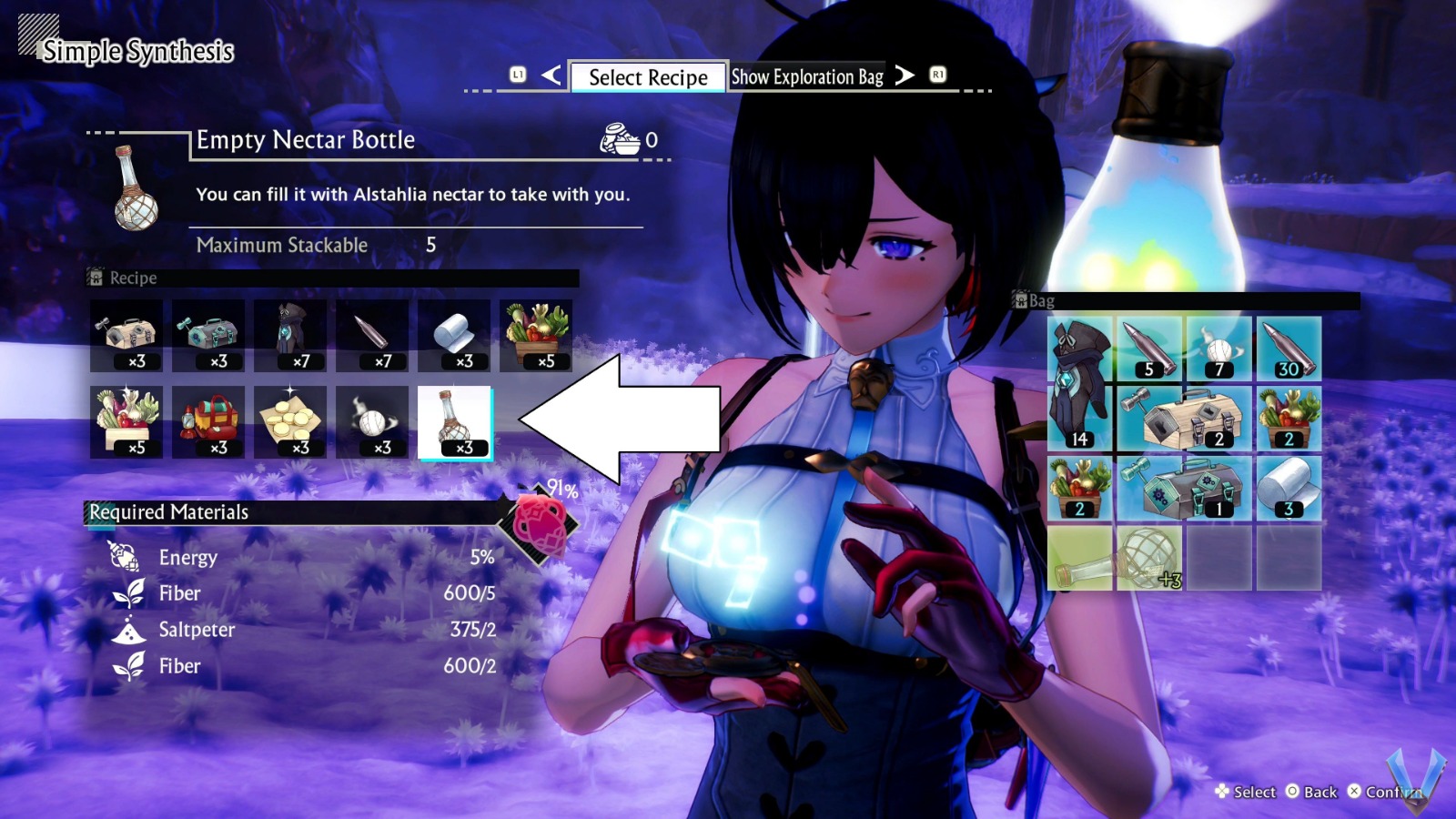
Task: Choose the smoke ball recipe
Action: pos(372,422)
